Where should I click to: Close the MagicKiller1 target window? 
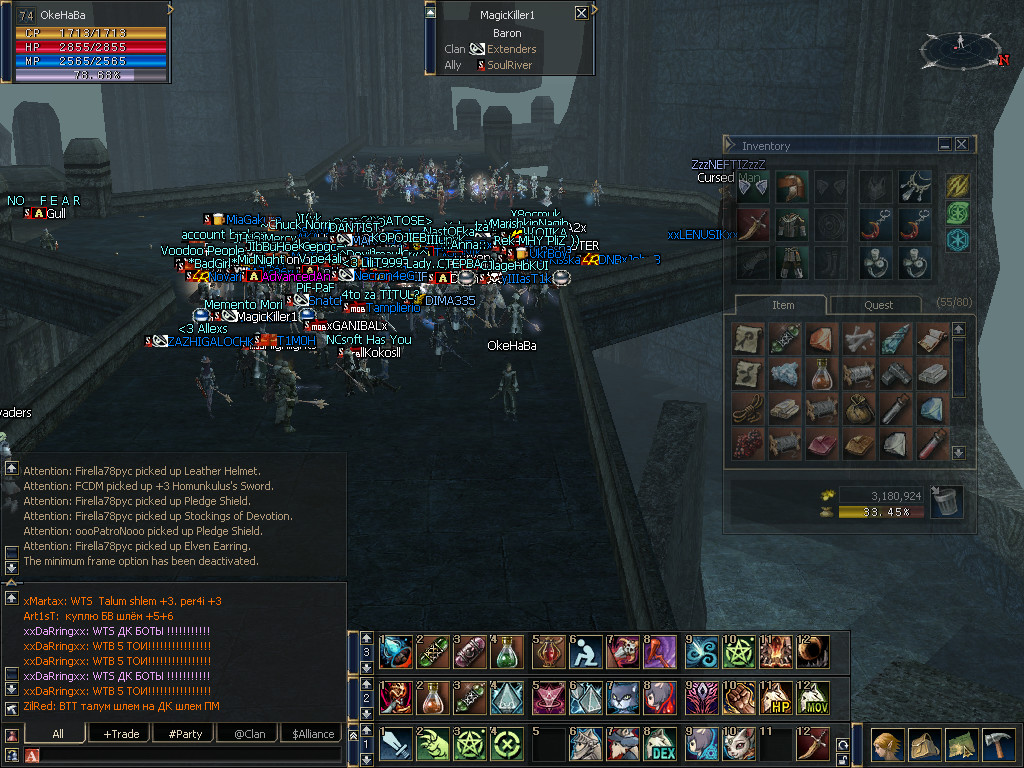[x=581, y=14]
